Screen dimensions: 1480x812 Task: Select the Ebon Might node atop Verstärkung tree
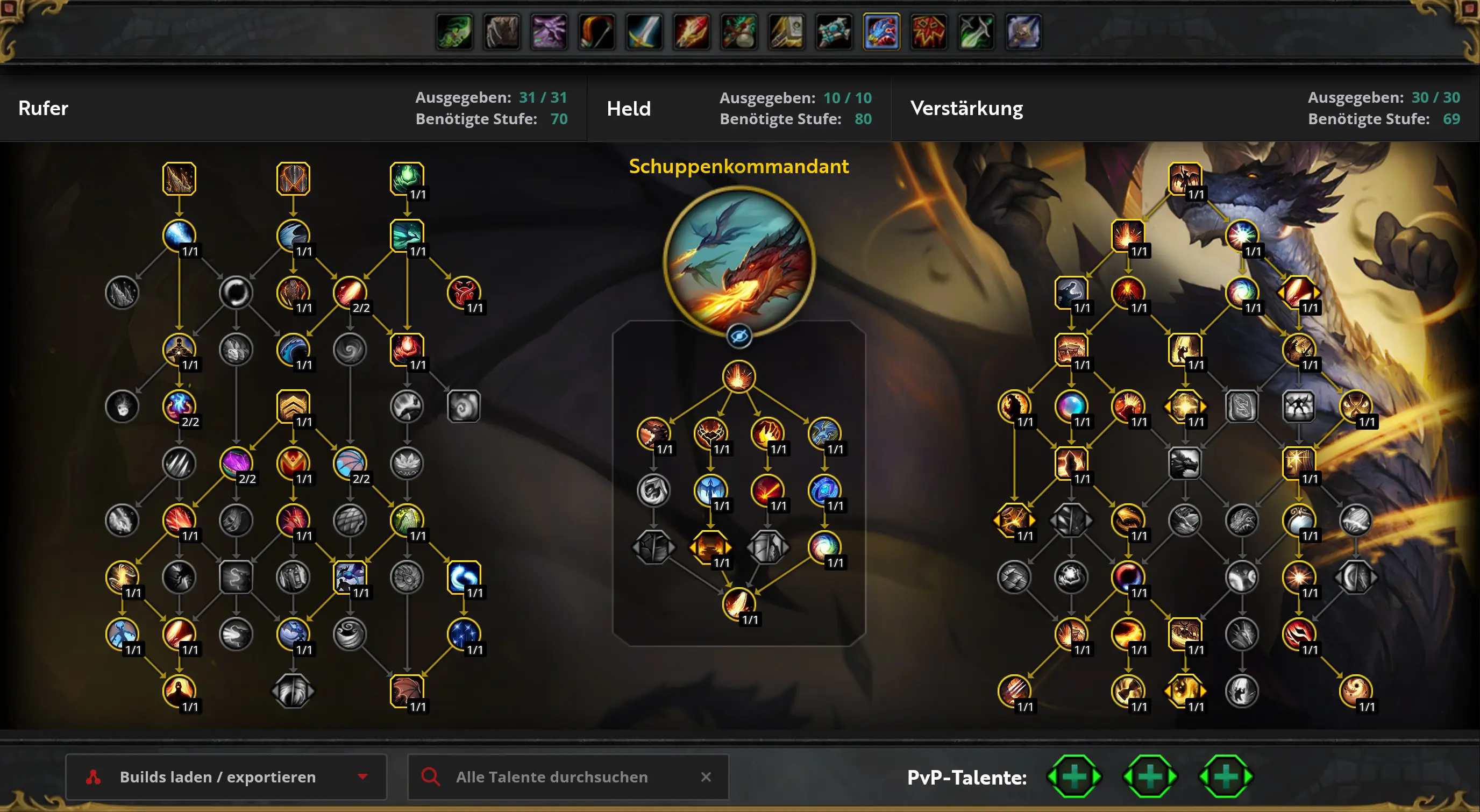(1185, 178)
